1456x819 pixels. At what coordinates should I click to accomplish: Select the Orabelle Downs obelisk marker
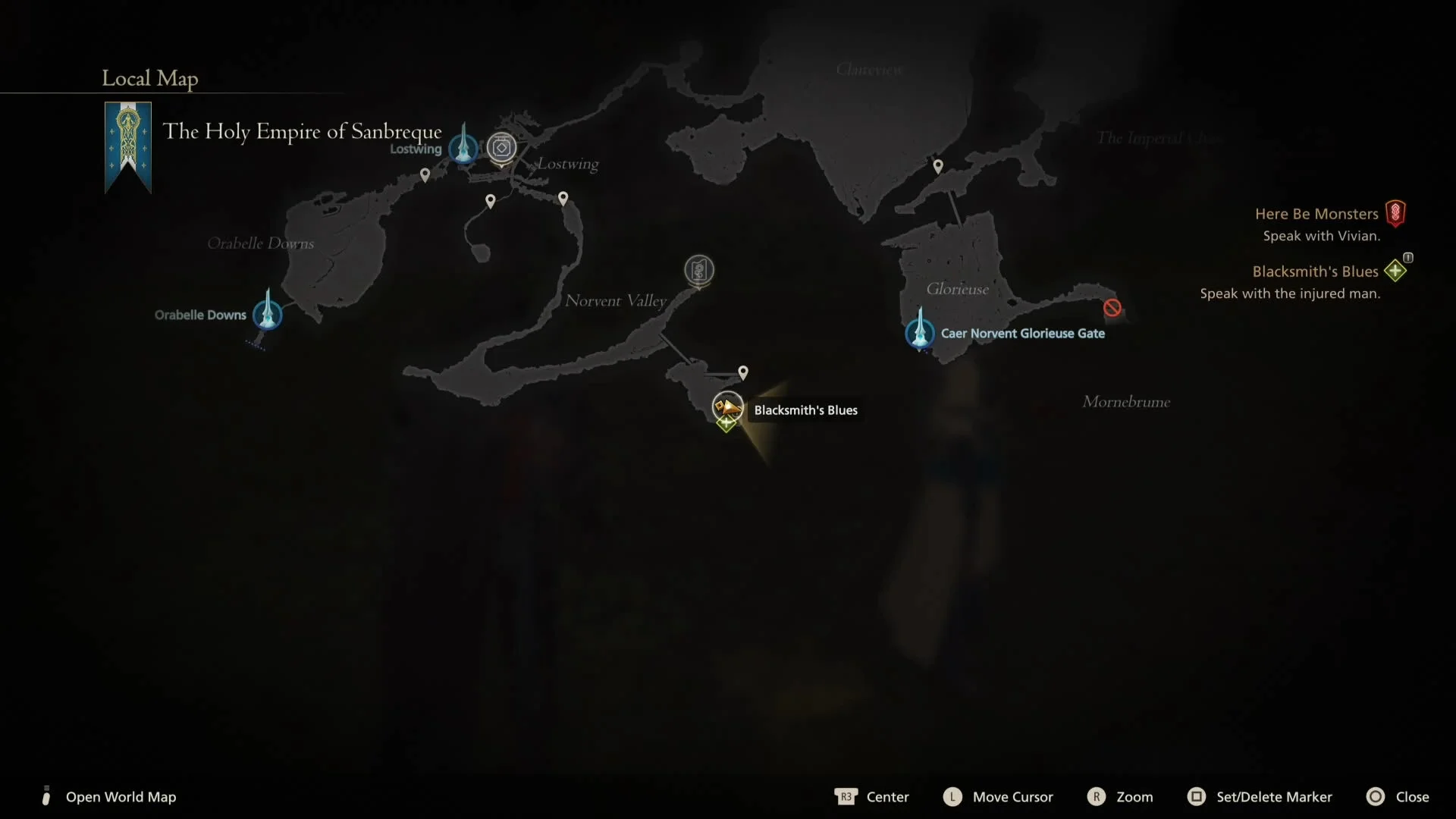(x=268, y=315)
